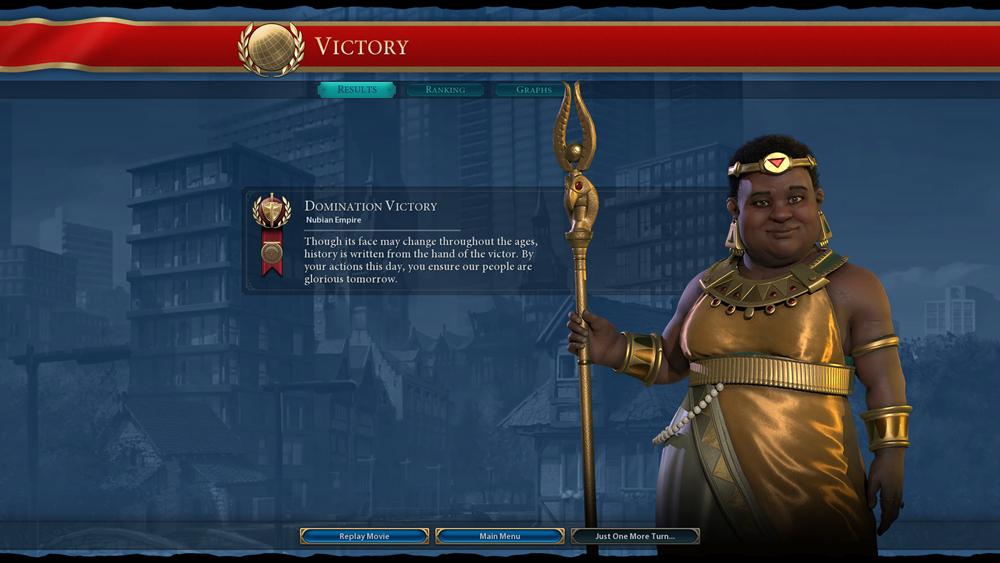Watch the Replay Movie
1000x563 pixels.
pyautogui.click(x=364, y=536)
